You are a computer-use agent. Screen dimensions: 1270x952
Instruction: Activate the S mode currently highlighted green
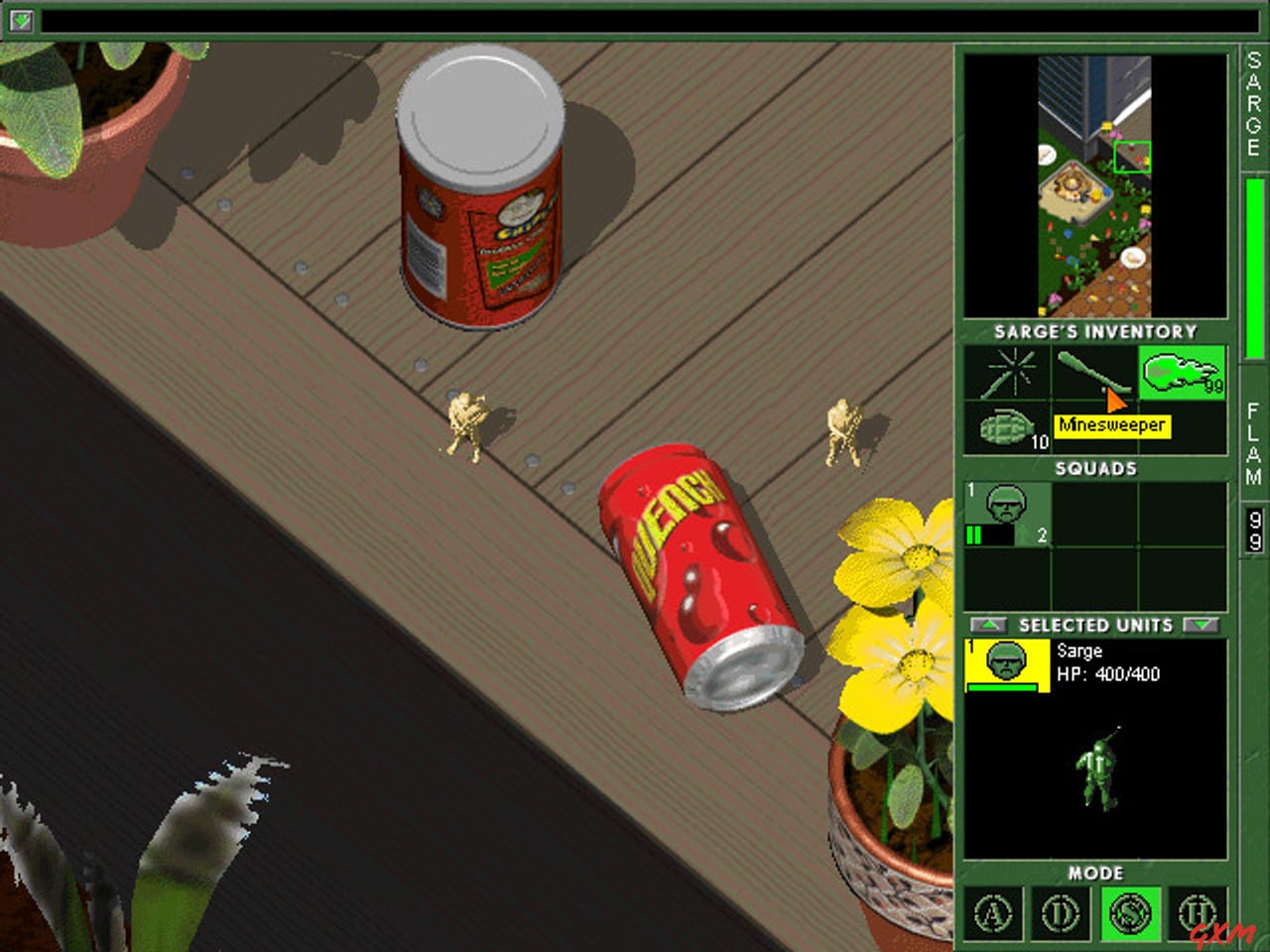(x=1129, y=914)
